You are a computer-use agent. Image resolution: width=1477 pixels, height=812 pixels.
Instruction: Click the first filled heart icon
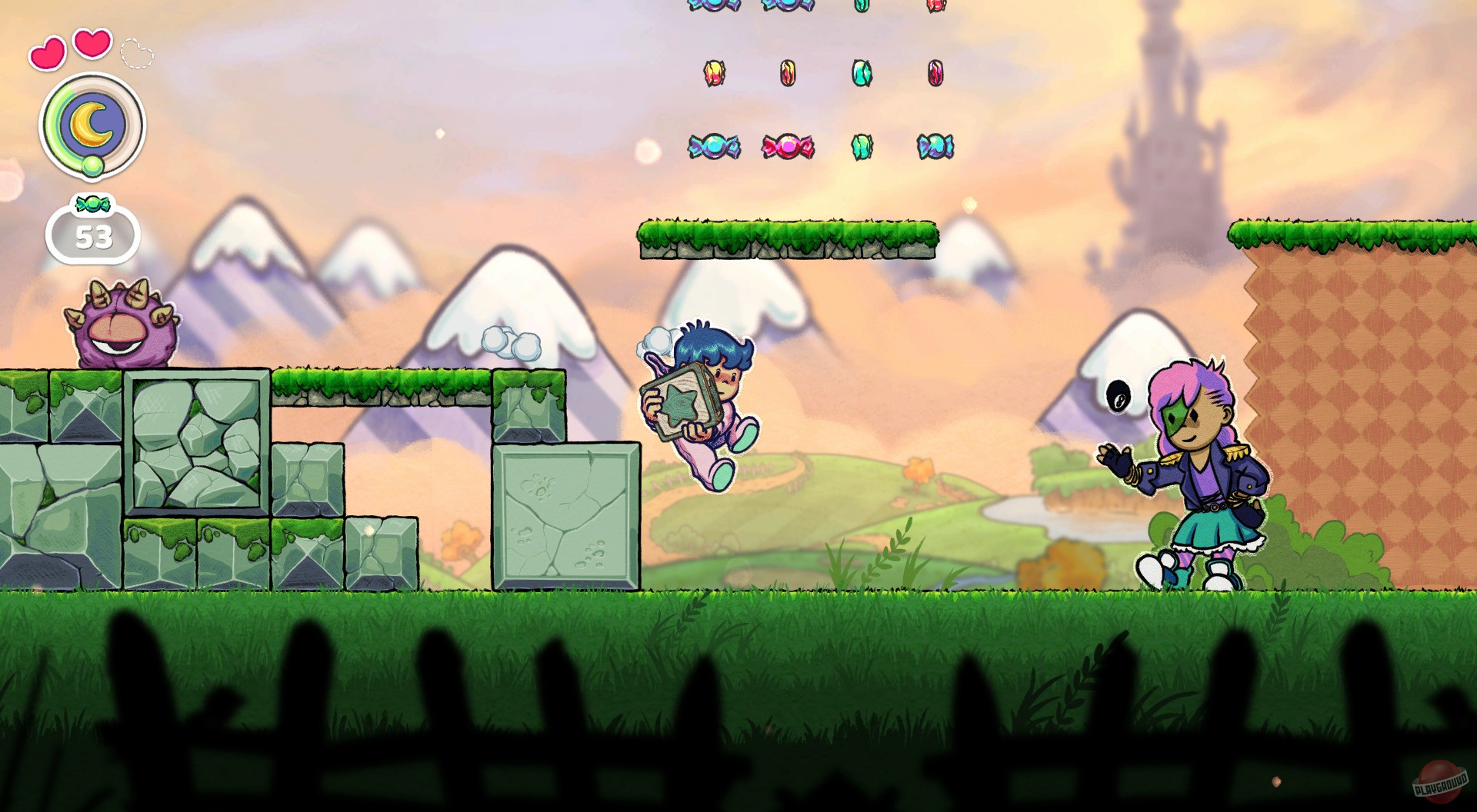tap(48, 52)
